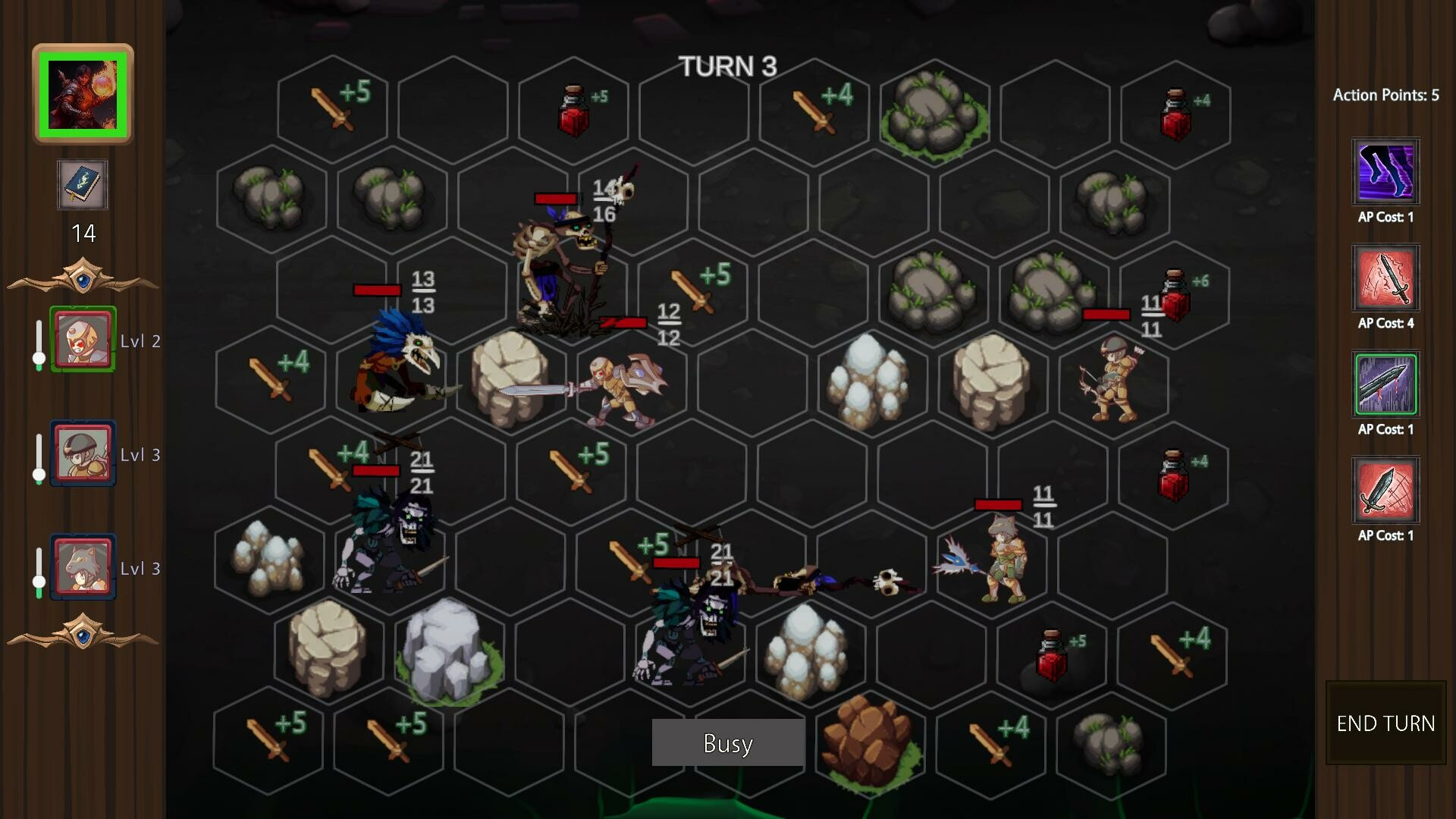Select the fire mage hero portrait
The height and width of the screenshot is (819, 1456).
(83, 95)
